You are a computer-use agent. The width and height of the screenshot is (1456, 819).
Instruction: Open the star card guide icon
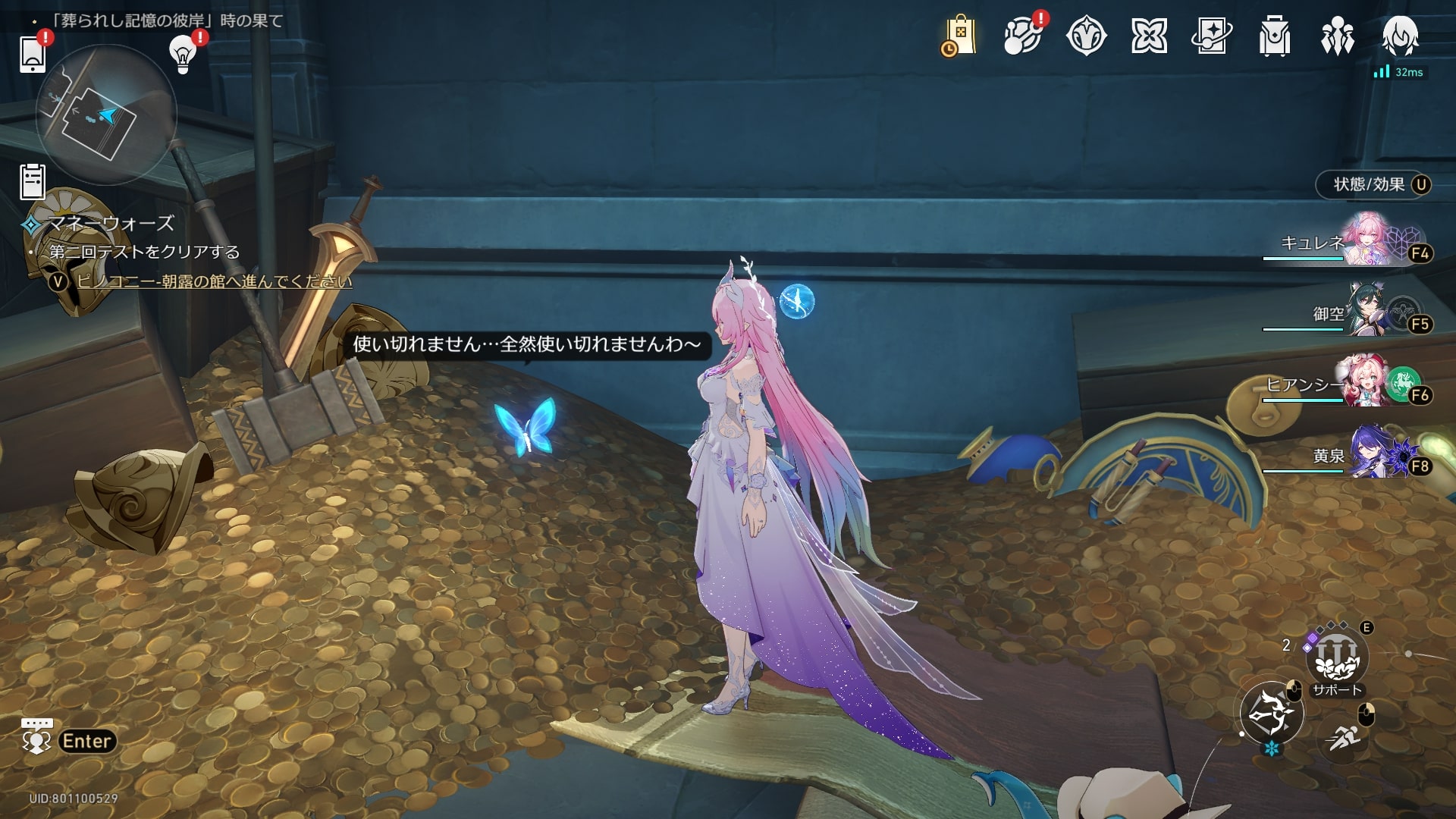click(1212, 36)
